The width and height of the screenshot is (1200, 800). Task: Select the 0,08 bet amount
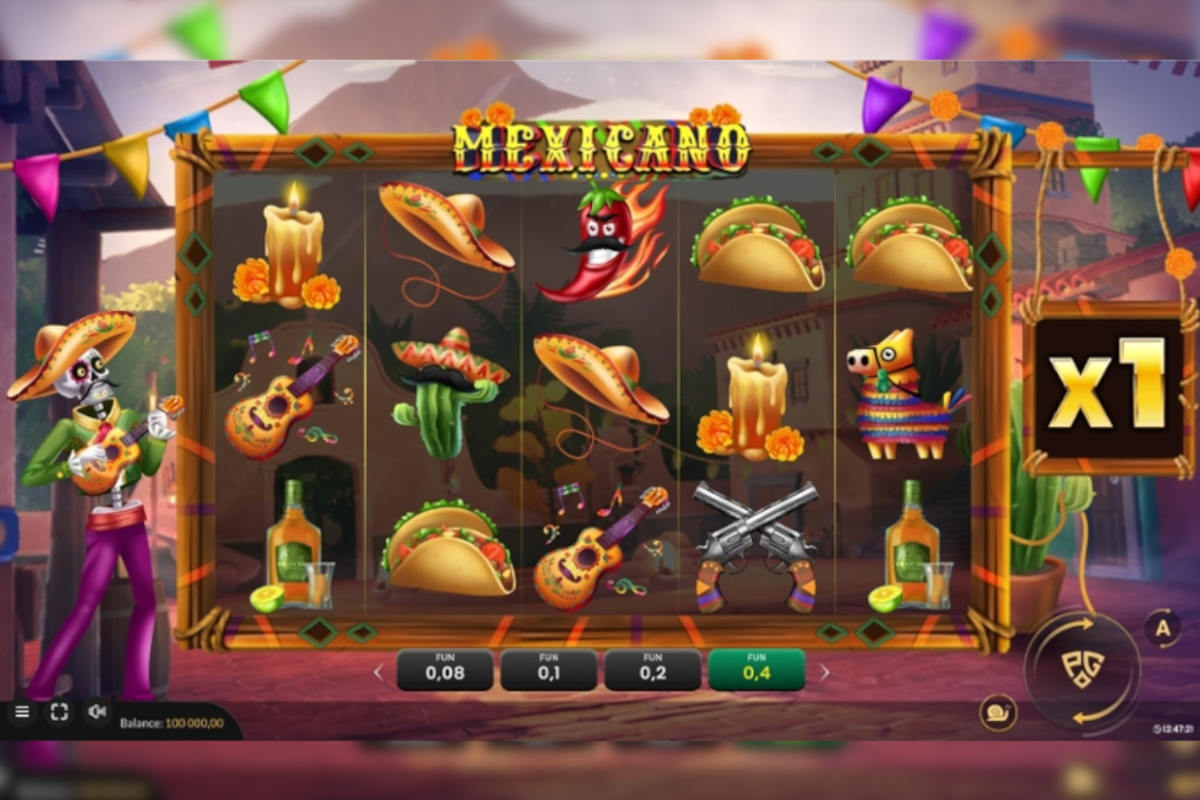coord(445,670)
